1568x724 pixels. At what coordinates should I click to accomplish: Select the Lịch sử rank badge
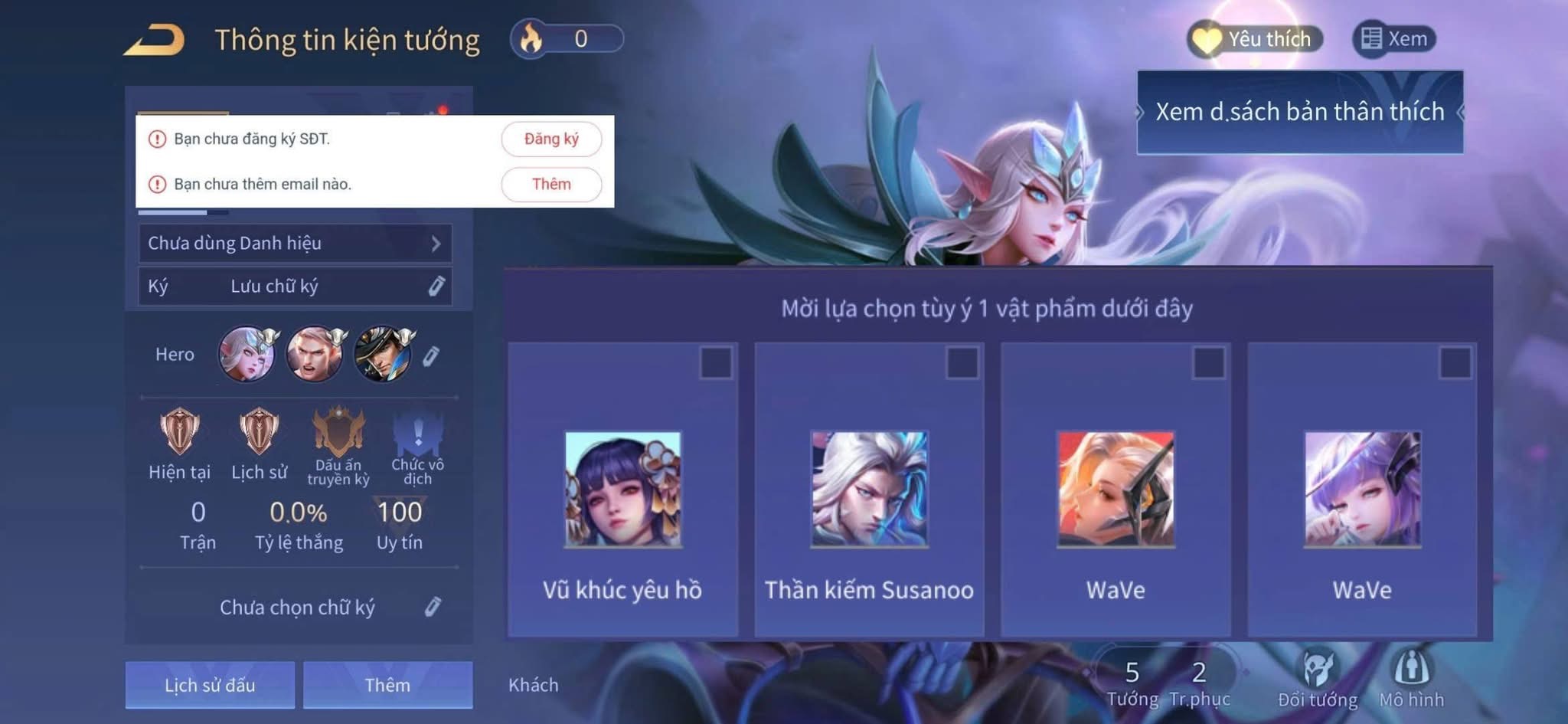pos(259,431)
